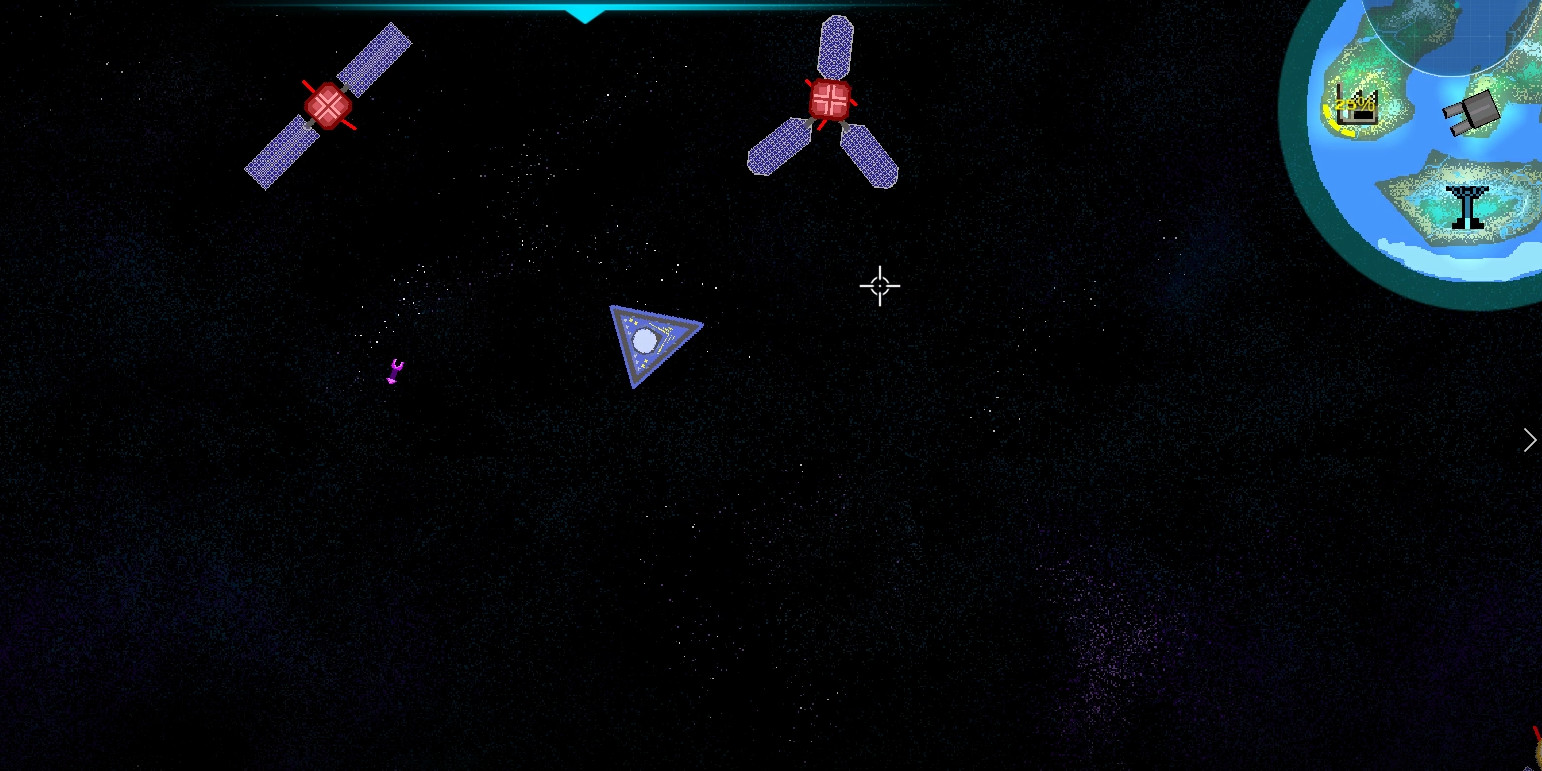This screenshot has height=771, width=1542.
Task: Open the right-side panel with the chevron
Action: [1529, 440]
